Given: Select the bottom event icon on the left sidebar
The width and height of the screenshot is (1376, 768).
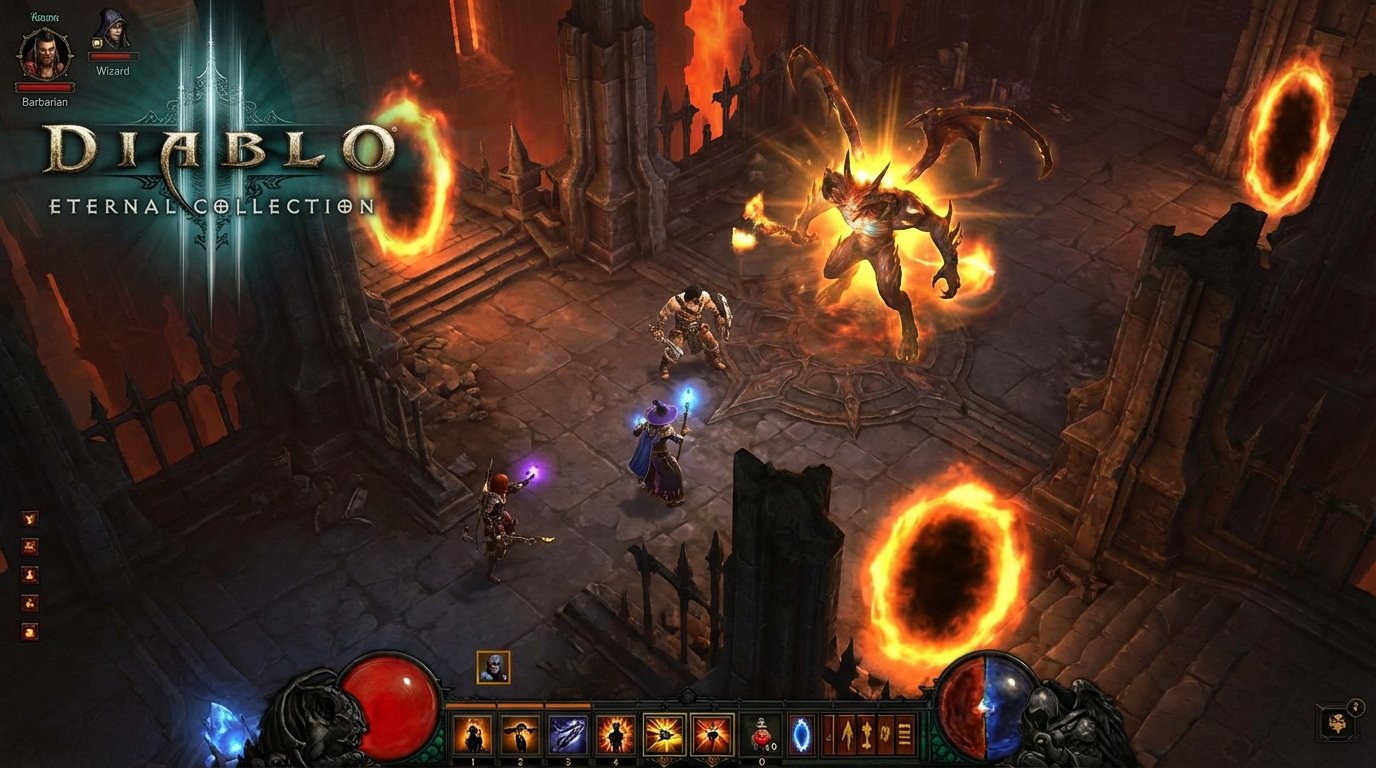Looking at the screenshot, I should 29,632.
